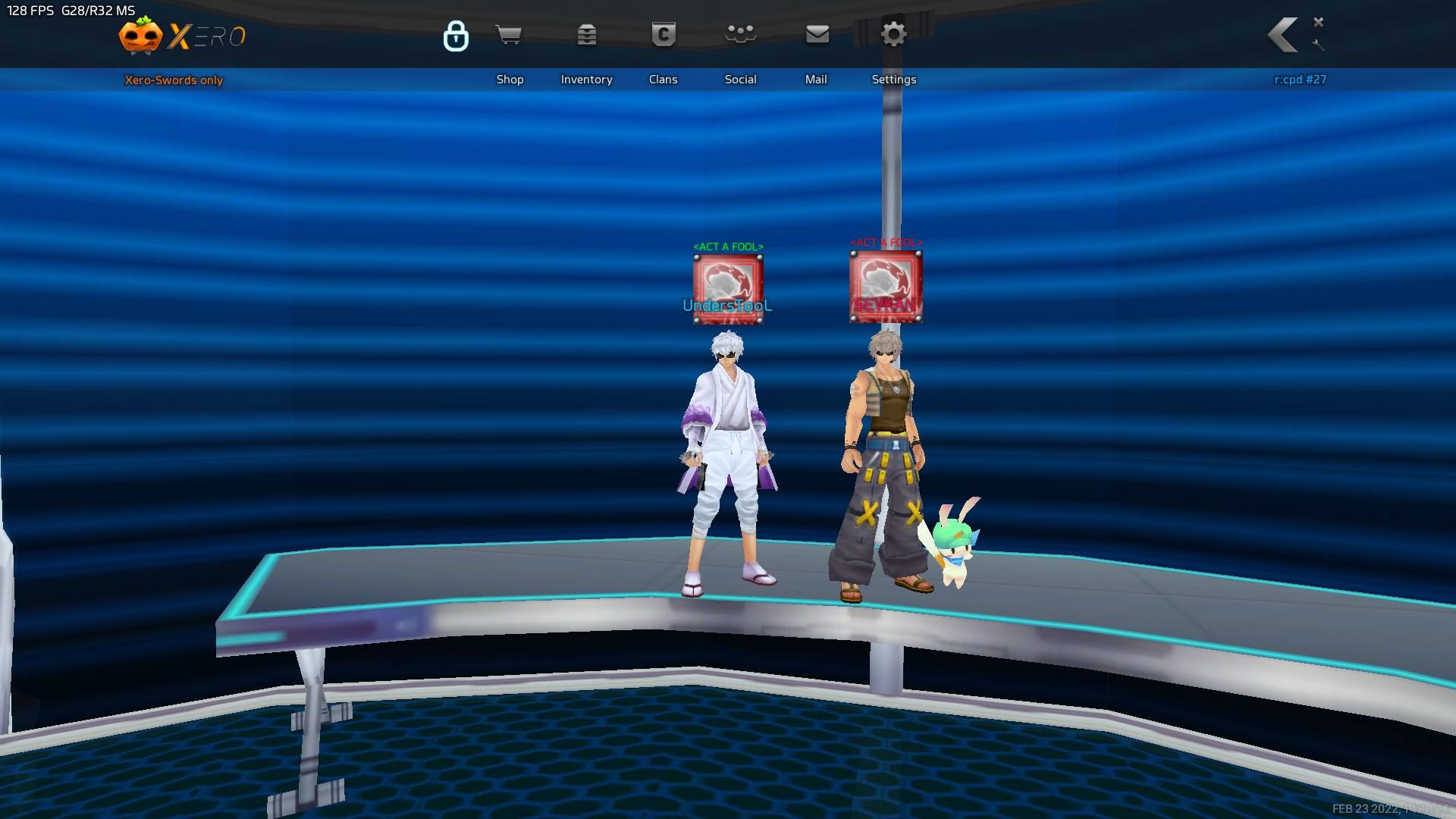
Task: Open Settings via the gear icon
Action: point(893,35)
